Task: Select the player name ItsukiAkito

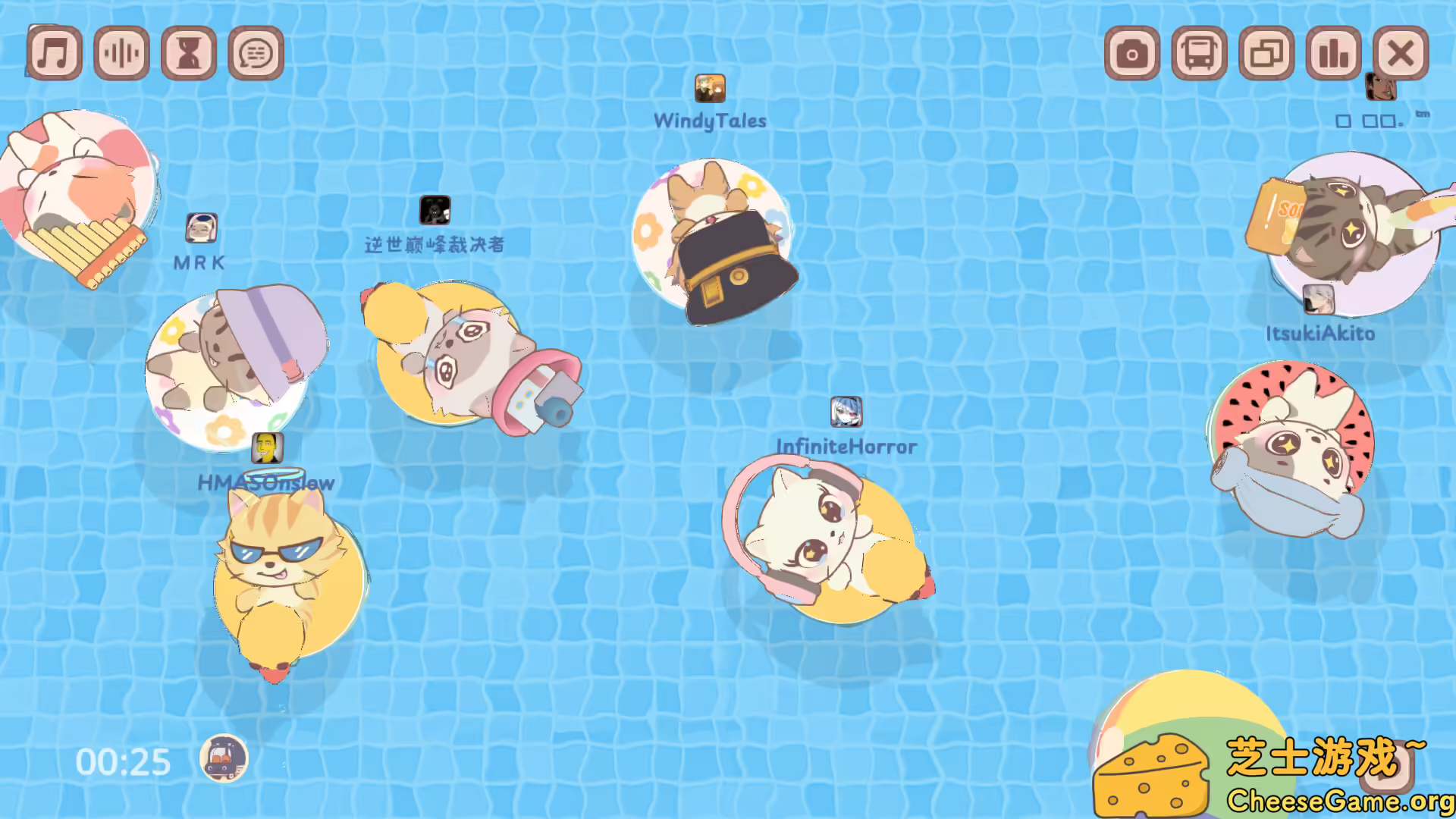Action: [1319, 333]
